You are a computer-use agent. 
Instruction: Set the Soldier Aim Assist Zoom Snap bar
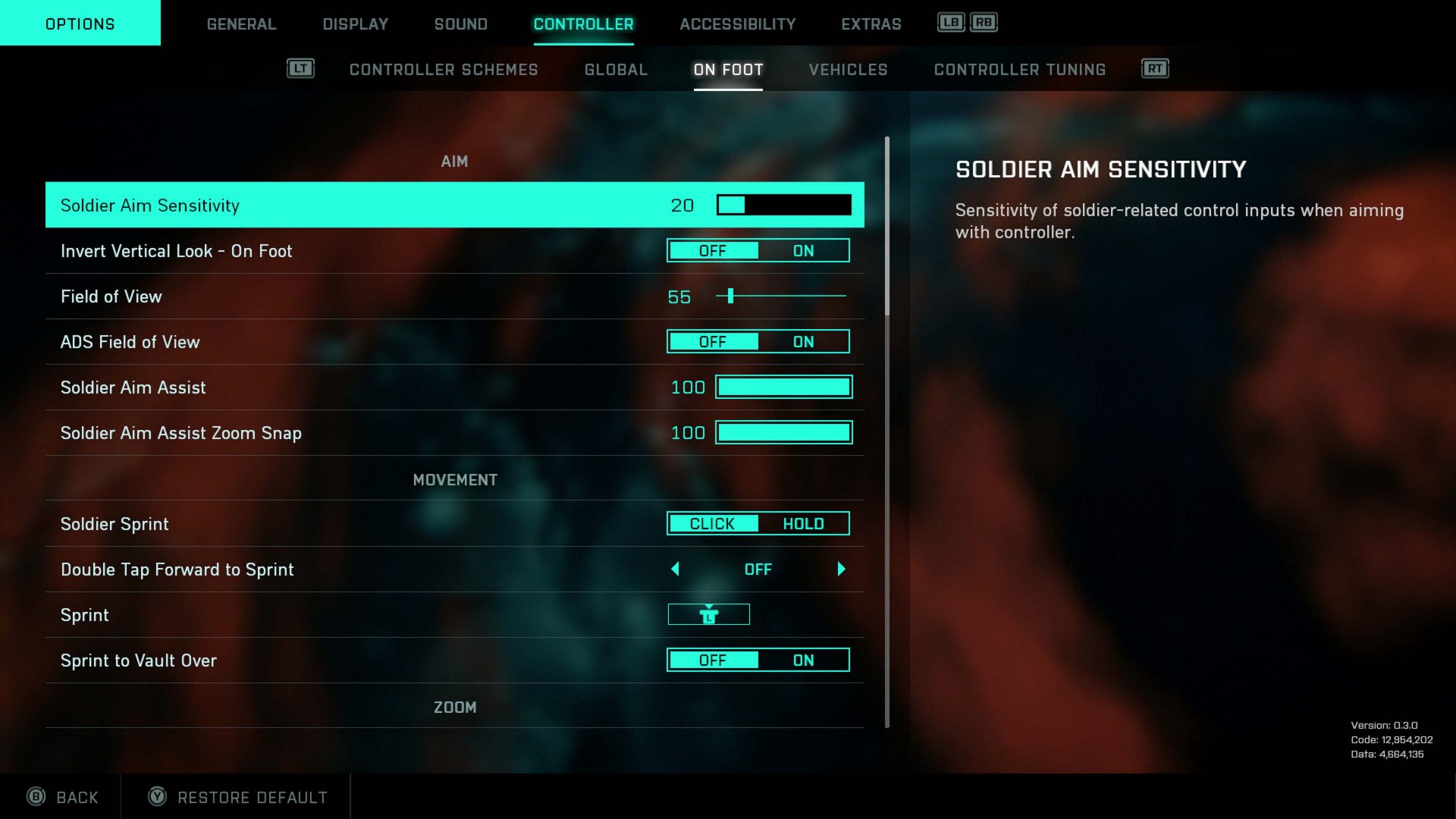(783, 433)
